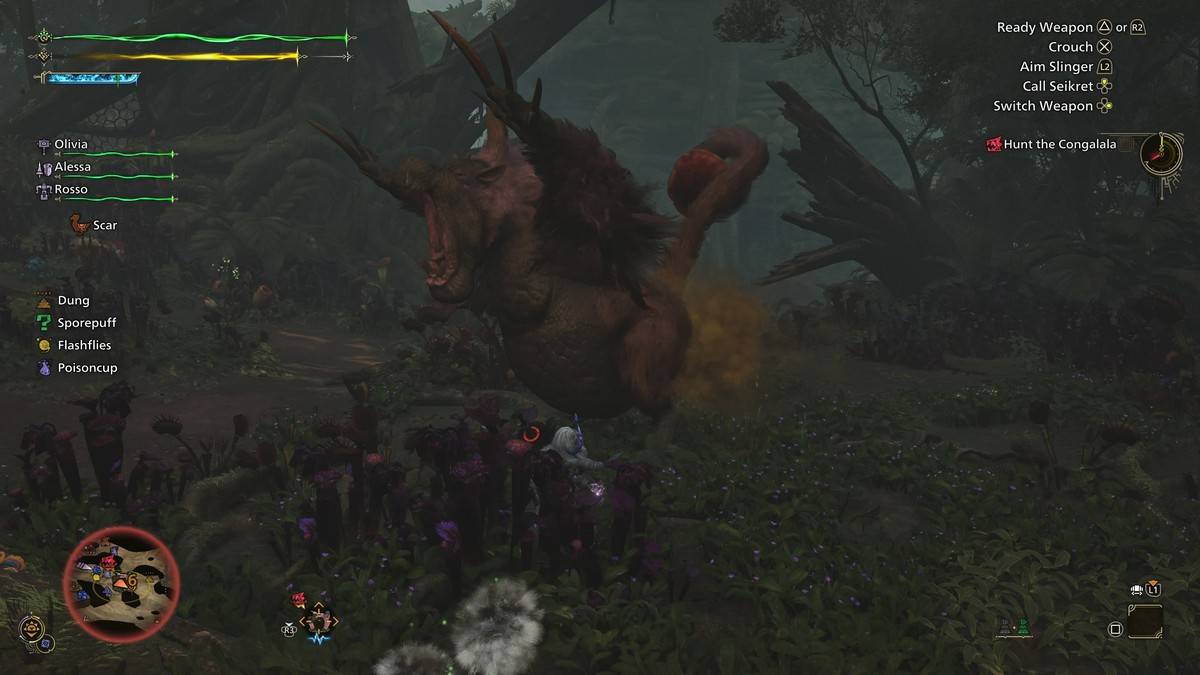
Task: Choose Sporepuff from the nearby items list
Action: pyautogui.click(x=87, y=322)
